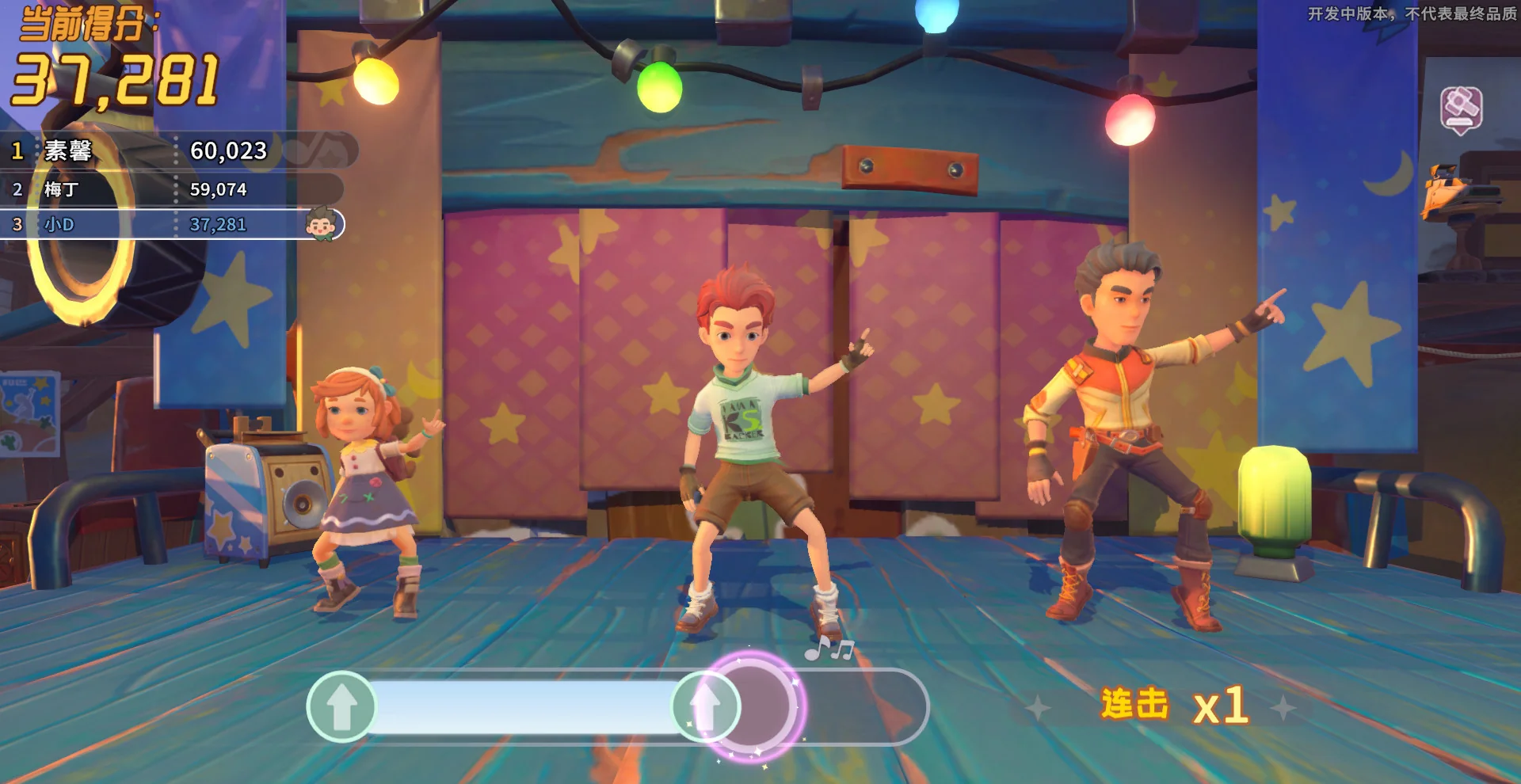Image resolution: width=1521 pixels, height=784 pixels.
Task: Click the combo counter 连击 x1
Action: pos(1172,705)
